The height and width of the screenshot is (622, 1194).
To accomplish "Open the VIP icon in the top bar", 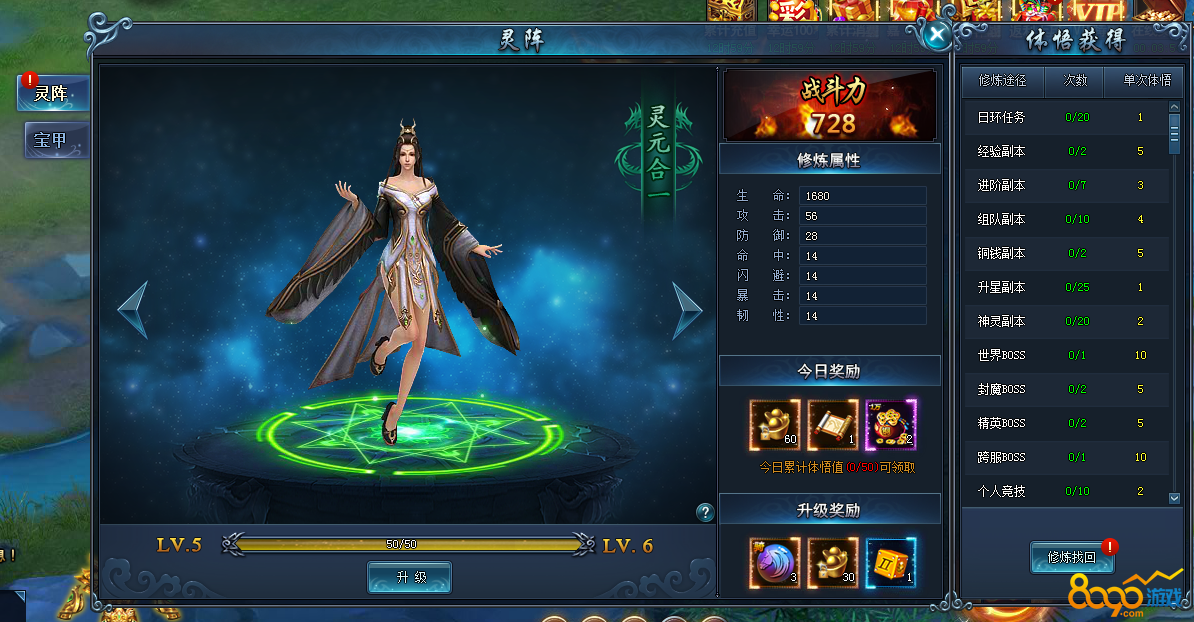I will click(1097, 12).
